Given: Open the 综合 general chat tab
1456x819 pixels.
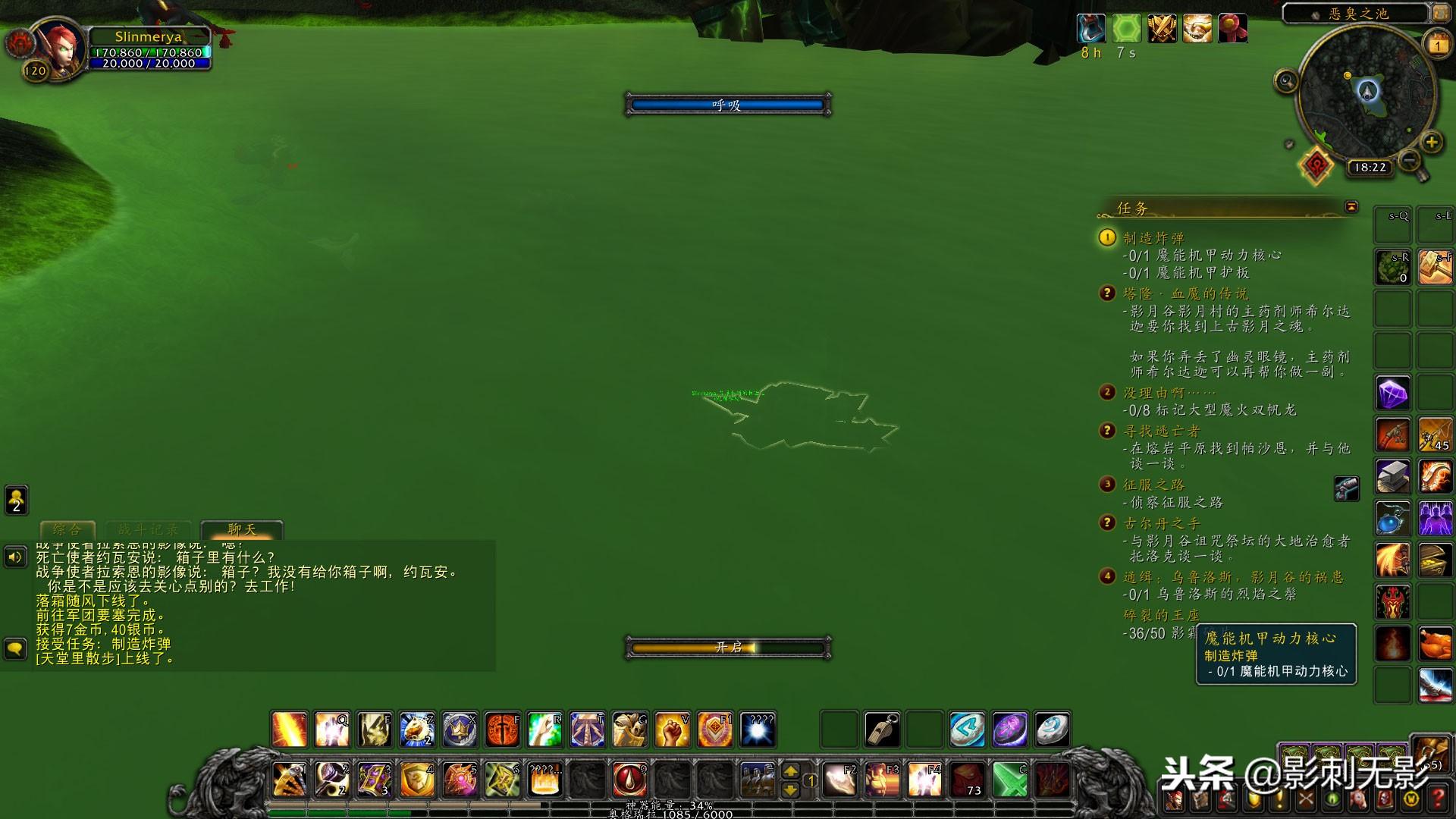Looking at the screenshot, I should 67,529.
